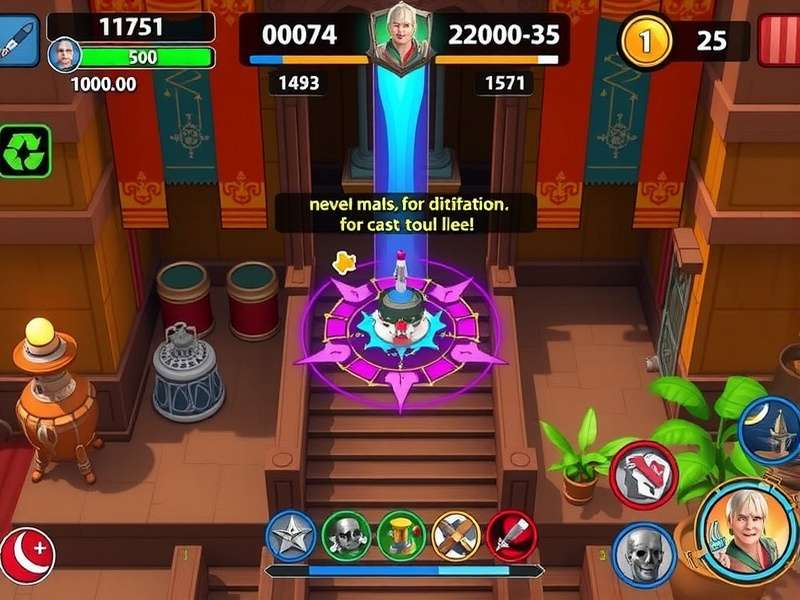Use the skull and crossbones ability
Viewport: 800px width, 600px height.
347,537
